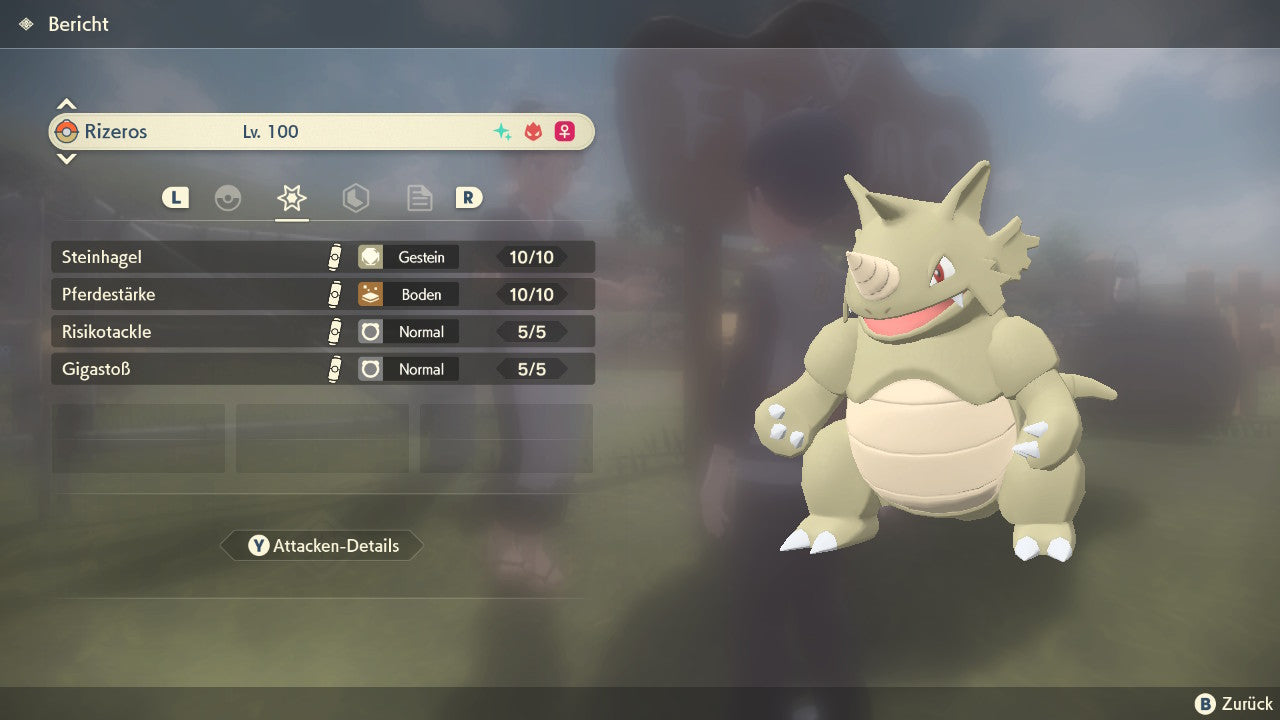
Task: Open Attacken-Details for the moves
Action: coord(322,546)
